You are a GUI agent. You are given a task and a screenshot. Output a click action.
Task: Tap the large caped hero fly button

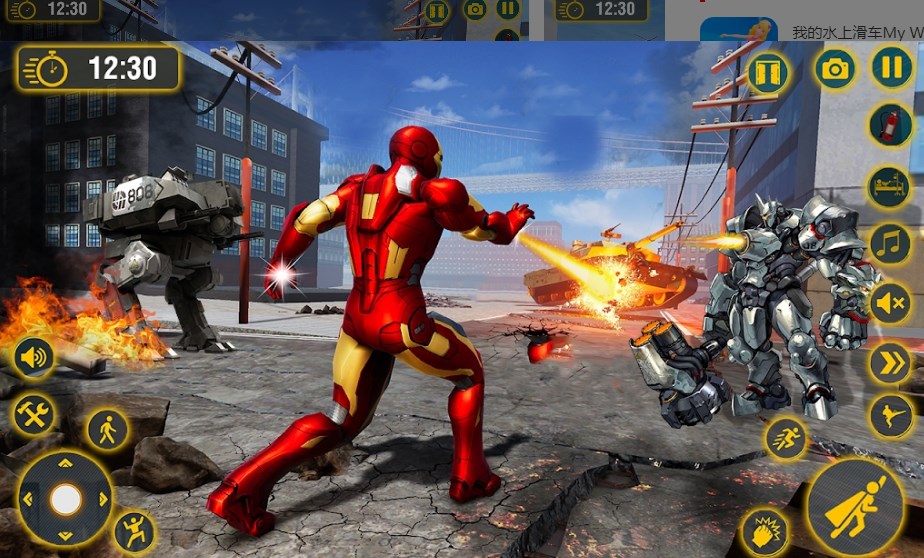(854, 506)
